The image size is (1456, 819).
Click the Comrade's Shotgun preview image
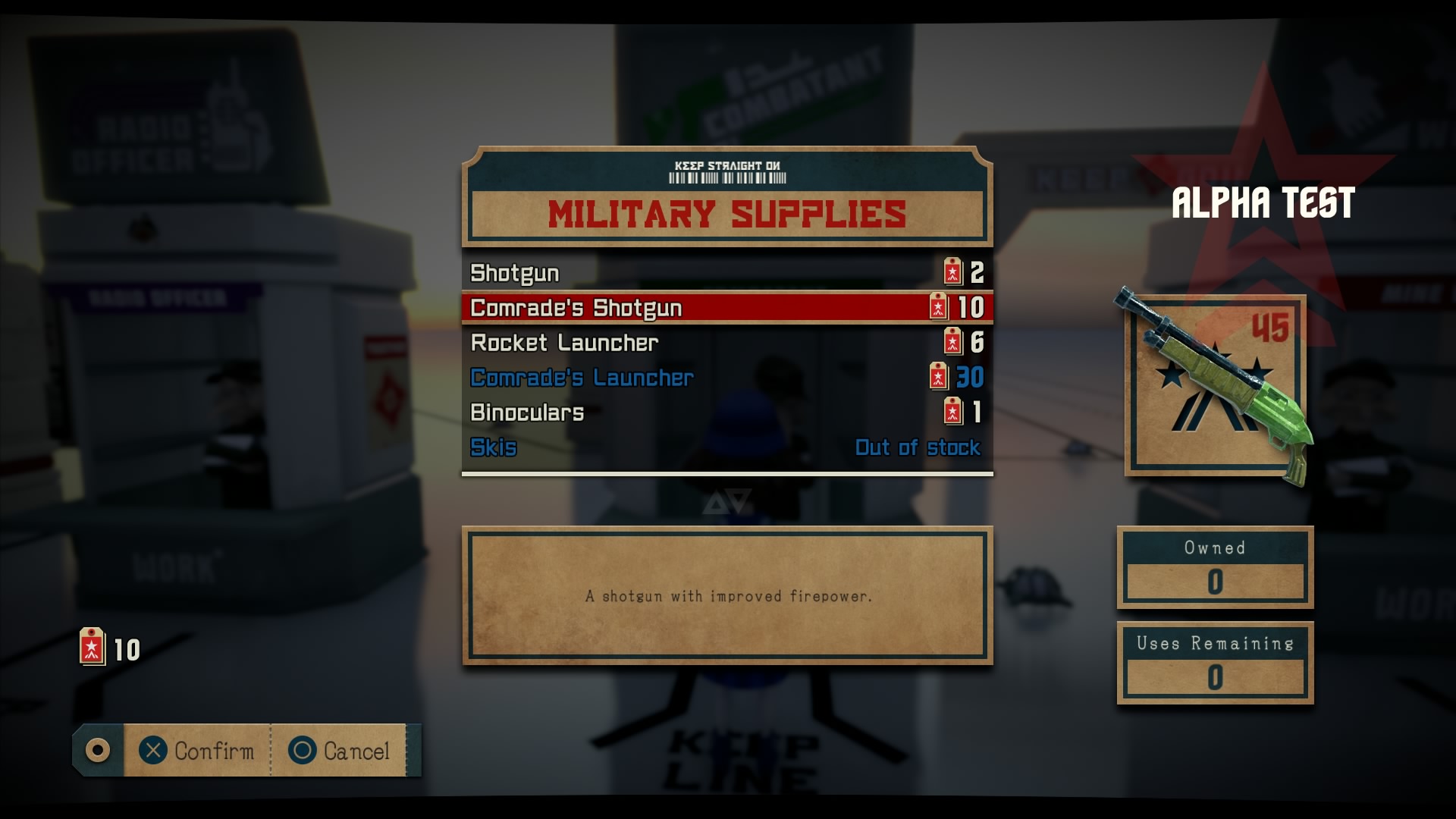click(x=1215, y=387)
